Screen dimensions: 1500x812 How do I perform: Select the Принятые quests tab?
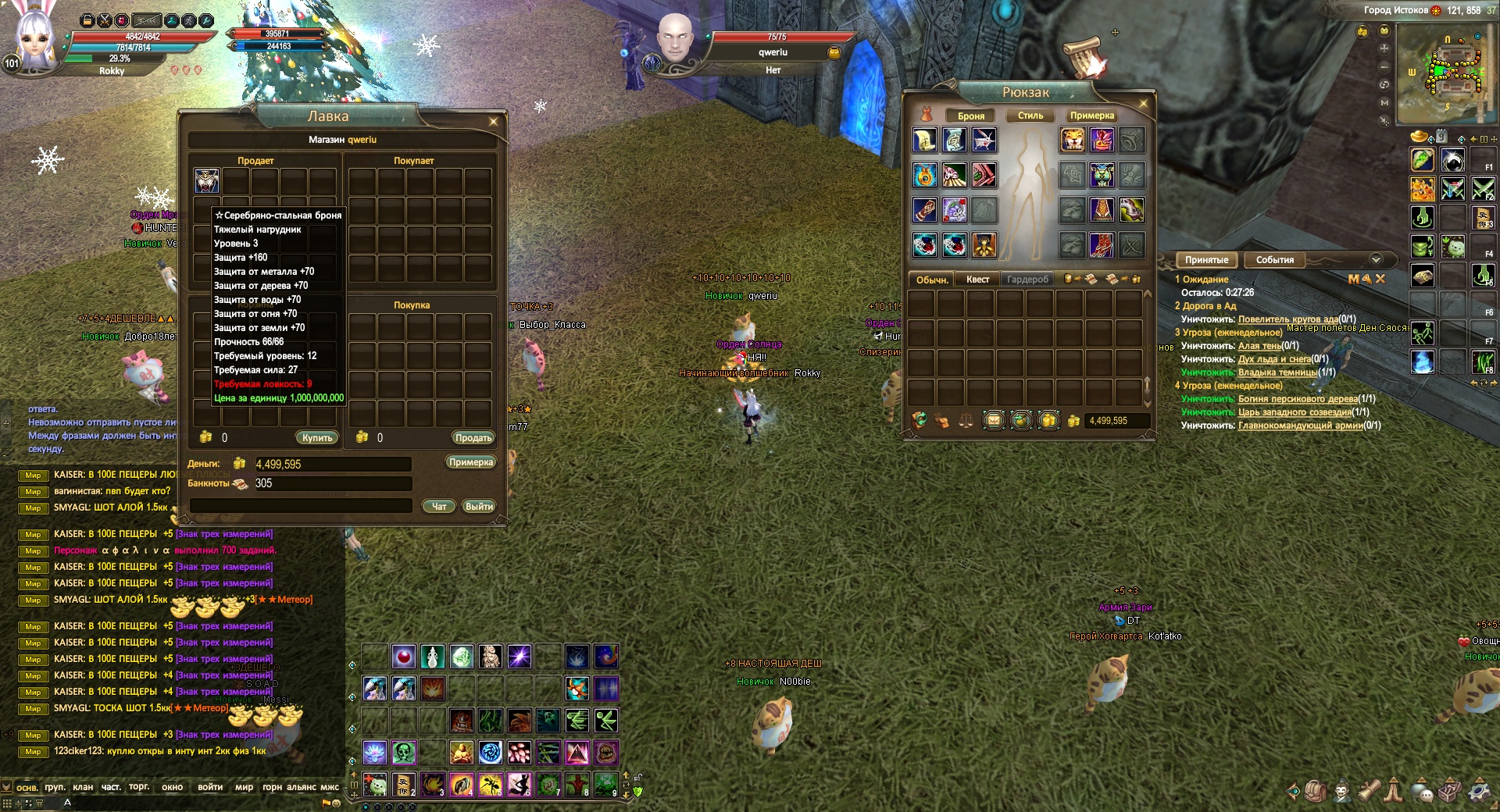pos(1207,260)
